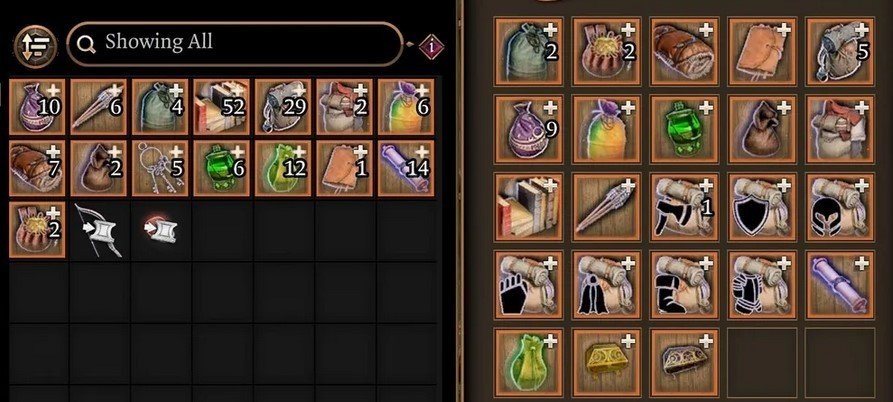Click the white bow-and-arrow slot icon
This screenshot has width=893, height=402.
(99, 229)
